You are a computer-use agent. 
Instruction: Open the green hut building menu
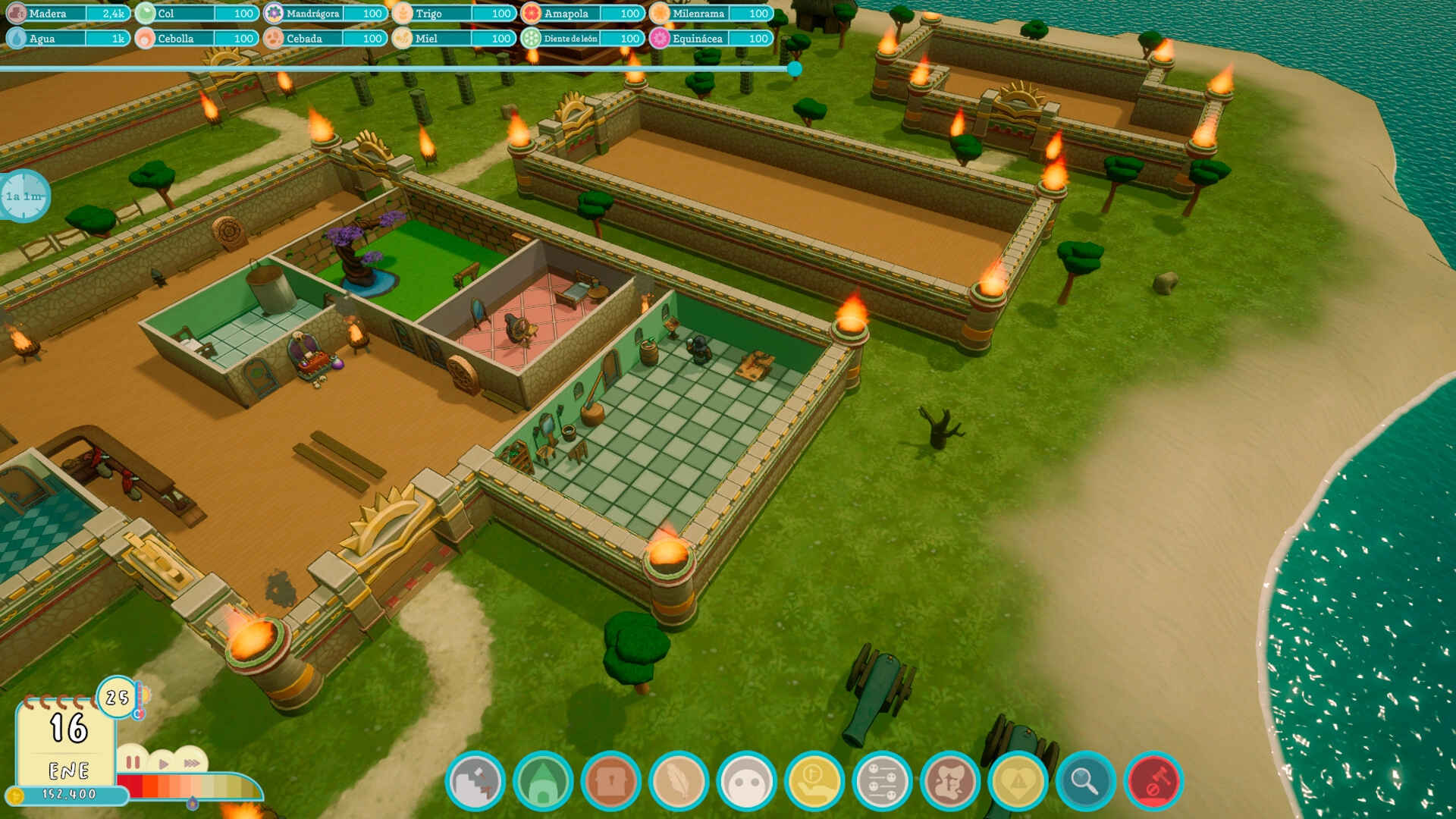click(543, 781)
